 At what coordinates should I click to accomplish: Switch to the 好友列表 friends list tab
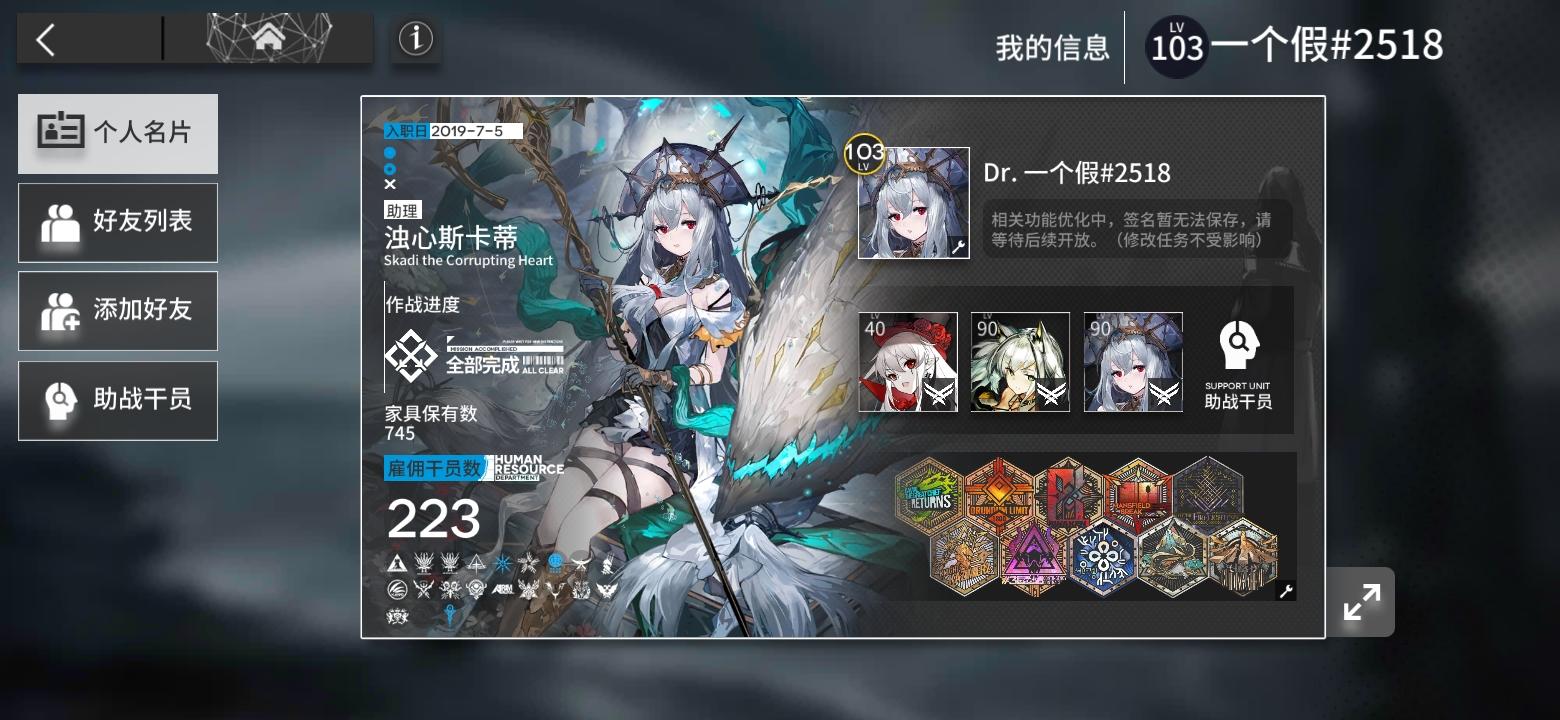[x=117, y=222]
